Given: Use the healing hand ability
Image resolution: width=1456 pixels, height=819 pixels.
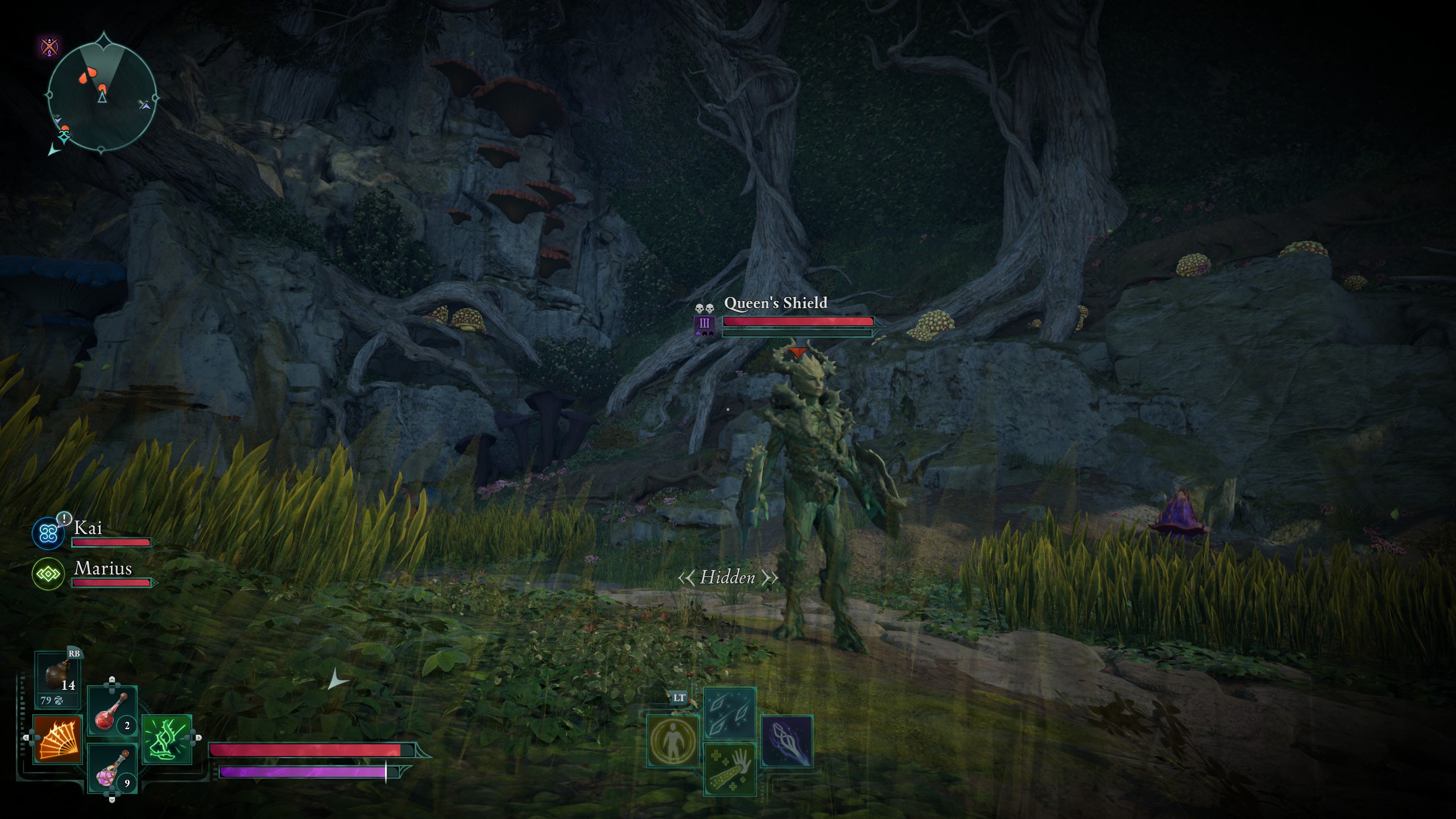Looking at the screenshot, I should coord(730,769).
